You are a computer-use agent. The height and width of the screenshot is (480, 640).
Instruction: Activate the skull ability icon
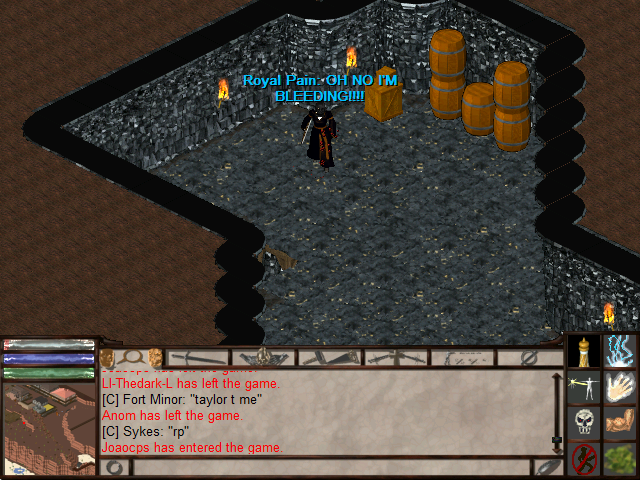pos(585,423)
